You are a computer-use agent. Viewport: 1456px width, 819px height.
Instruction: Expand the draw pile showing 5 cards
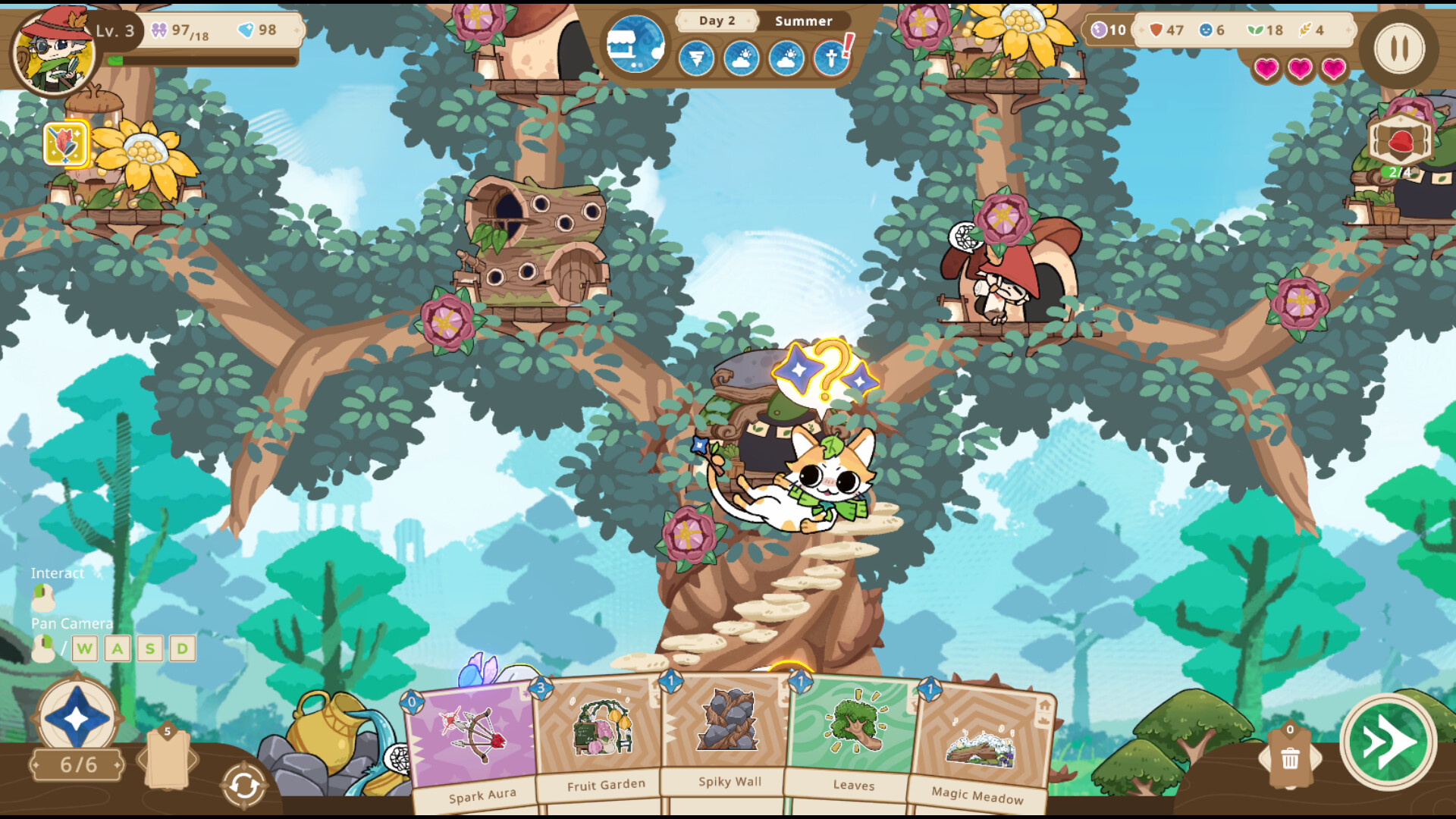click(x=168, y=758)
